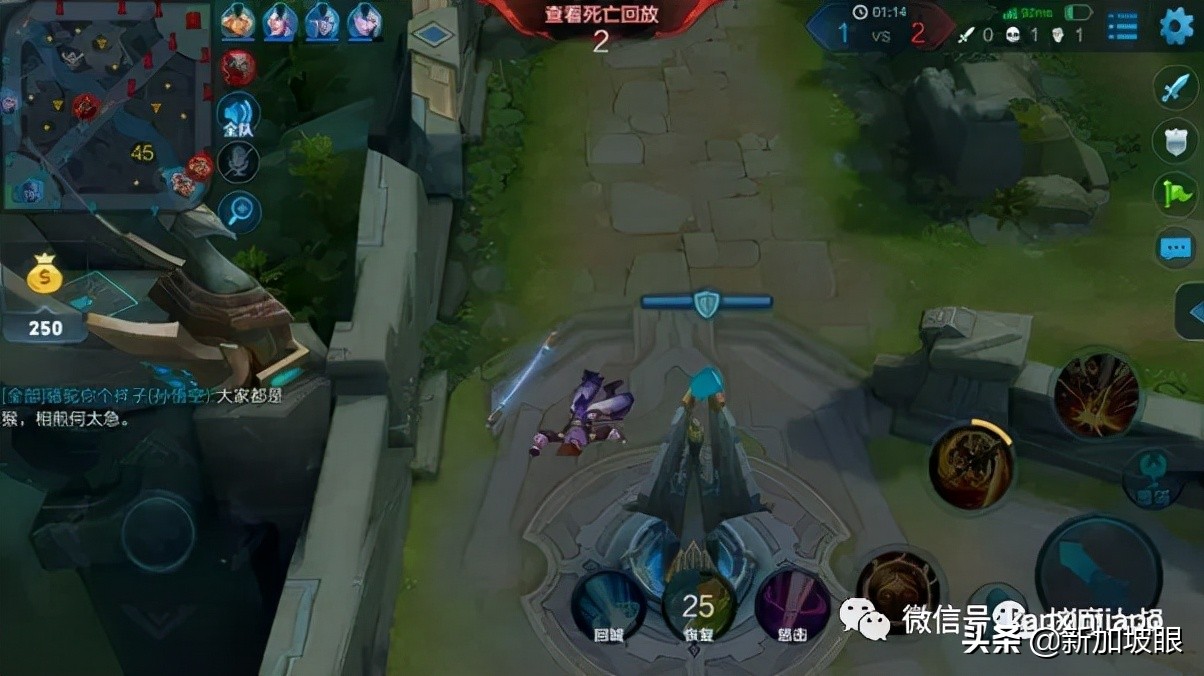Send the blue sword attack signal
Image resolution: width=1204 pixels, height=676 pixels.
pos(1174,90)
